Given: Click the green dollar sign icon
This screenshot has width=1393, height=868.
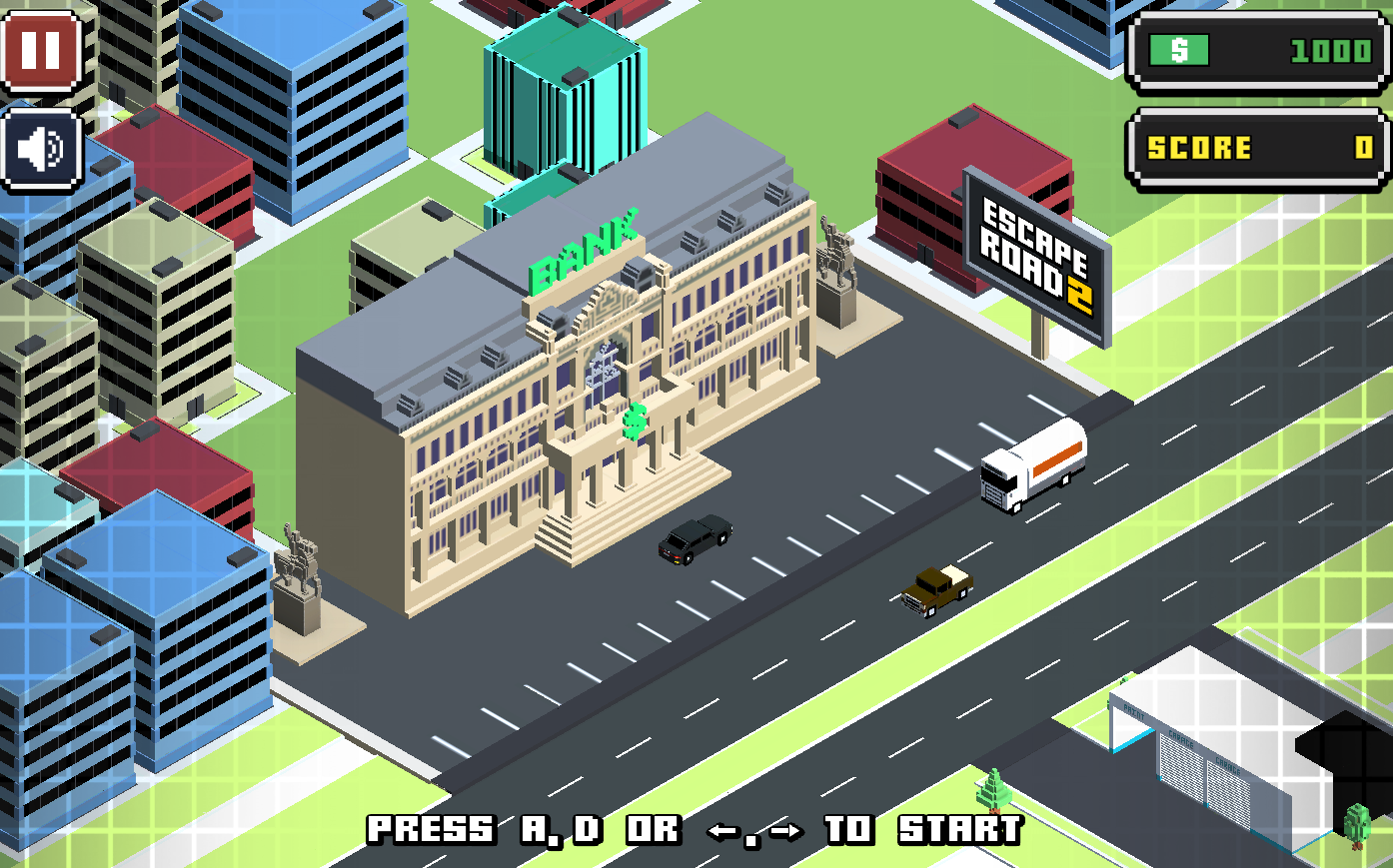Looking at the screenshot, I should coord(1179,51).
